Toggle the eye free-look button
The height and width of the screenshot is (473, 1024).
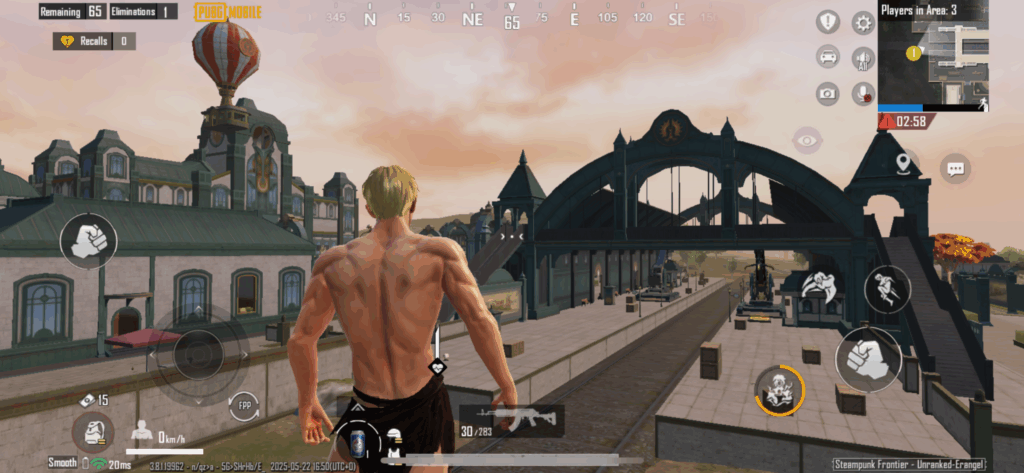(x=806, y=140)
